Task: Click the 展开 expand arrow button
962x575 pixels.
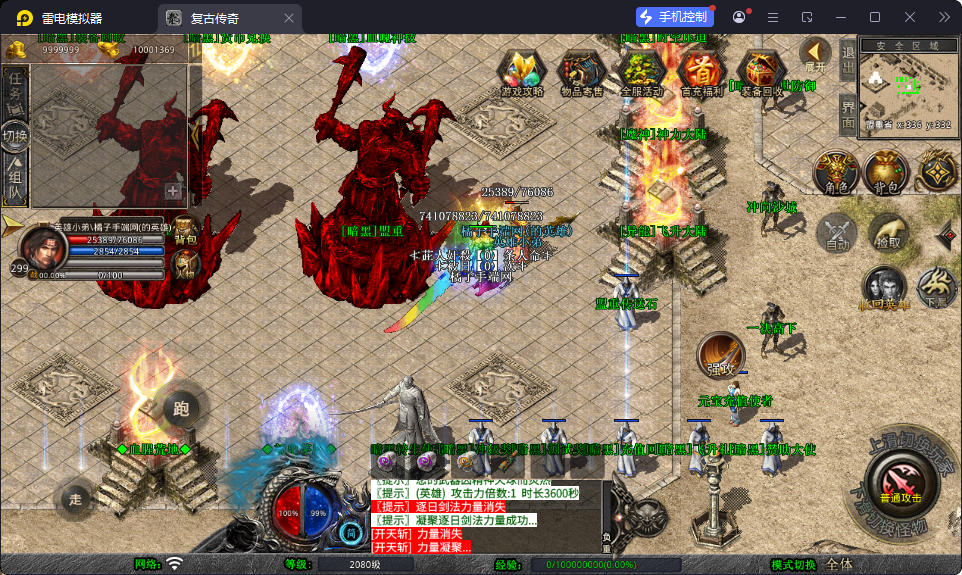Action: pos(816,54)
